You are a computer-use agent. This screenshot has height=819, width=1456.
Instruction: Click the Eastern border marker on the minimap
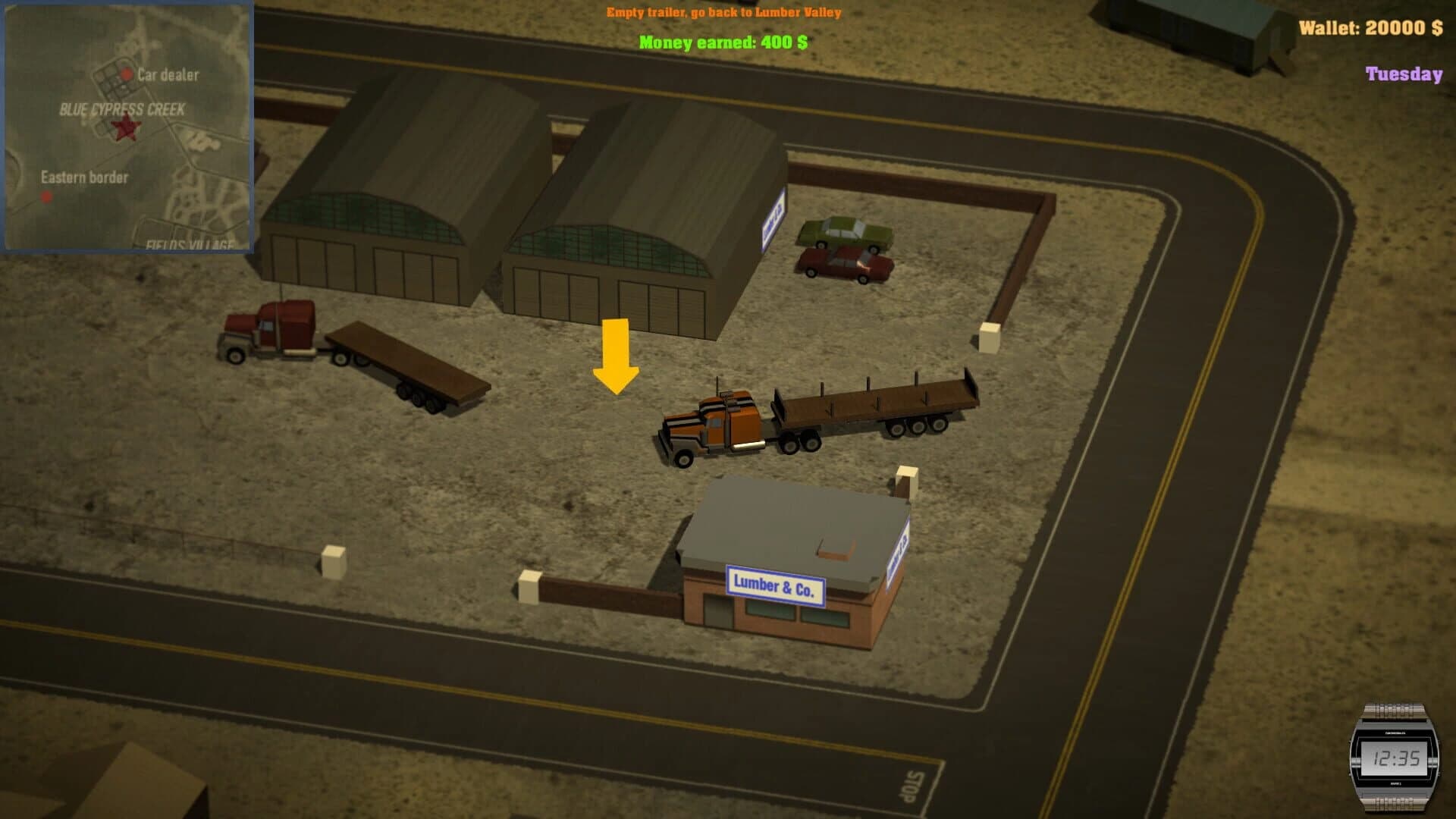click(47, 197)
